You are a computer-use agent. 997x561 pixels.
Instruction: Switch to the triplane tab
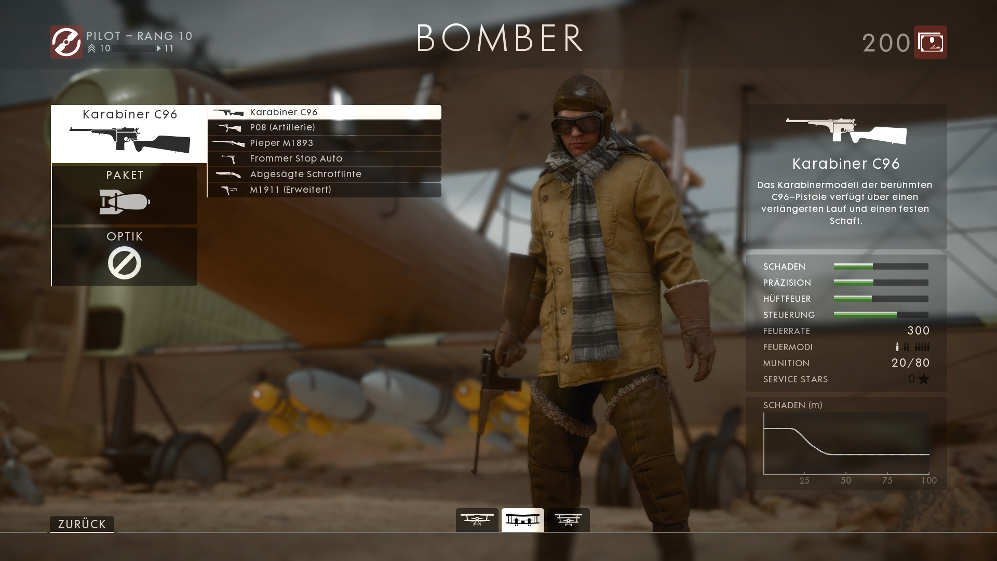click(568, 520)
